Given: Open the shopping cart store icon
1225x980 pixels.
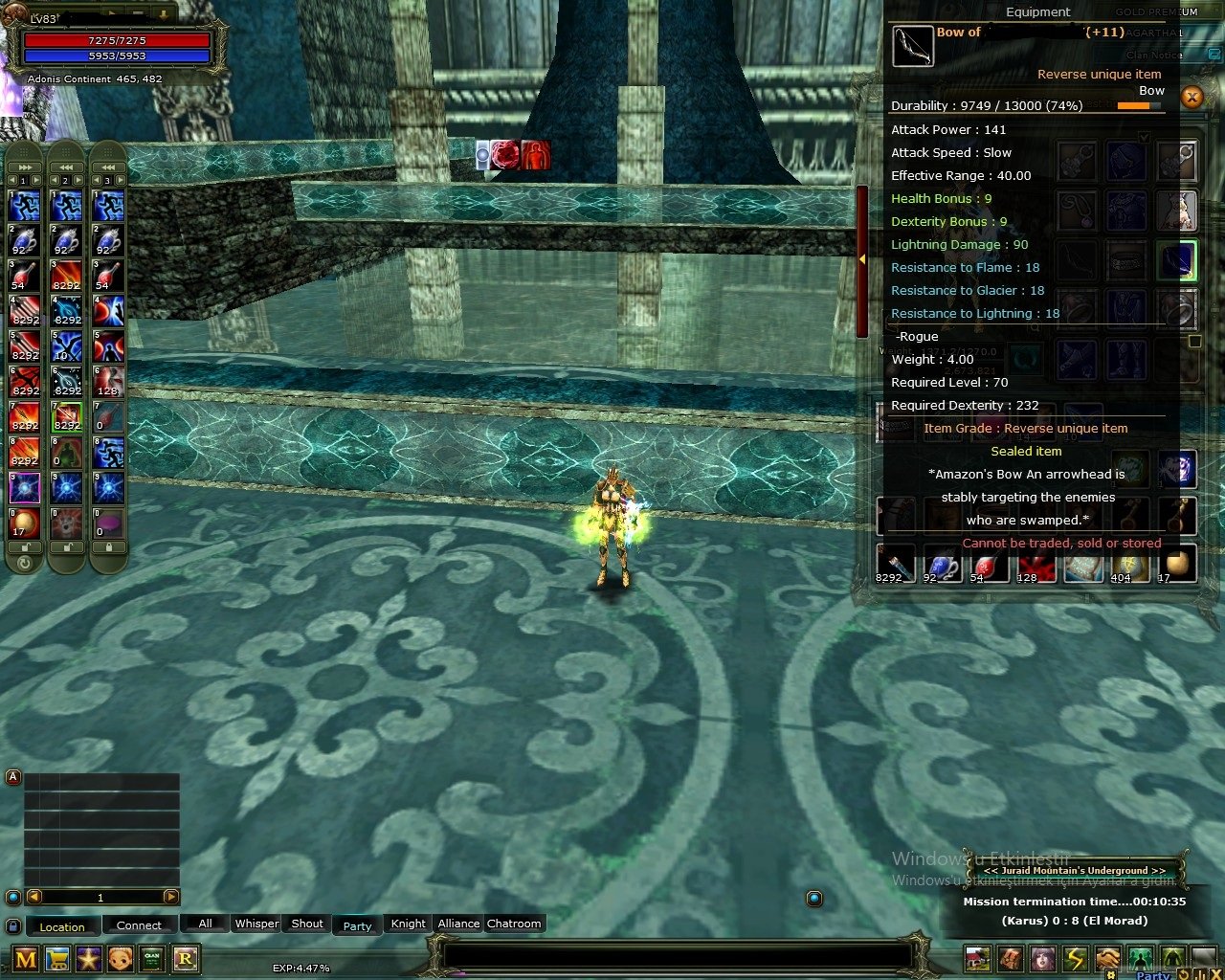Looking at the screenshot, I should pos(57,959).
